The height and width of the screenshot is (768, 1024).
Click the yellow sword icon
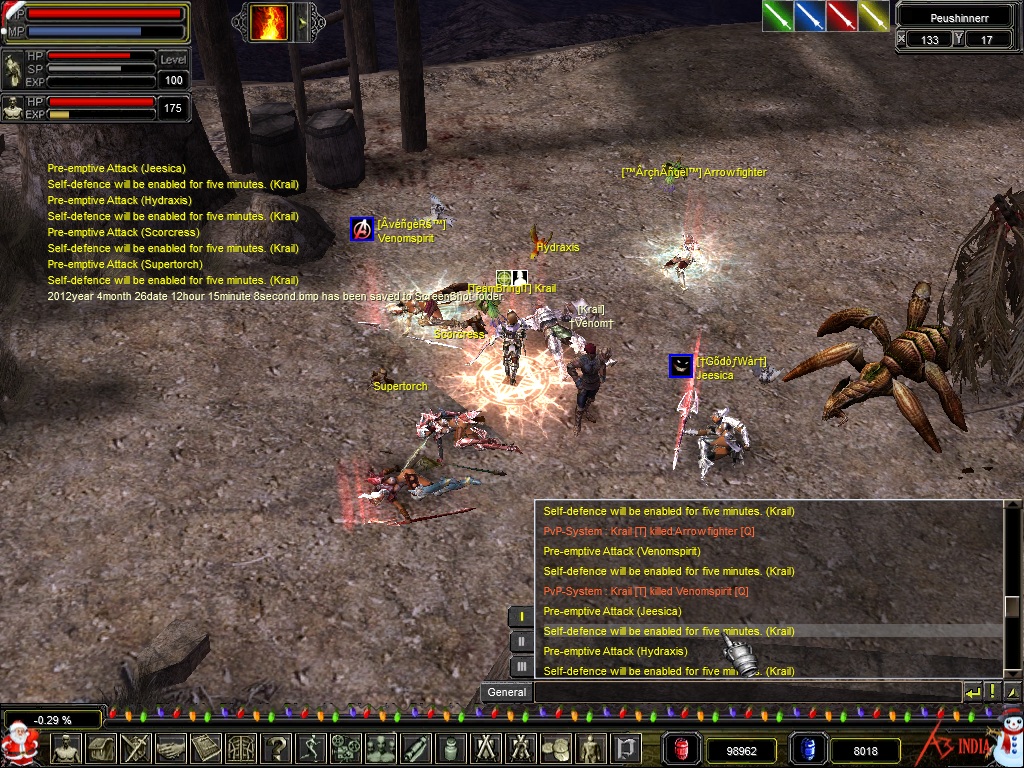coord(873,16)
